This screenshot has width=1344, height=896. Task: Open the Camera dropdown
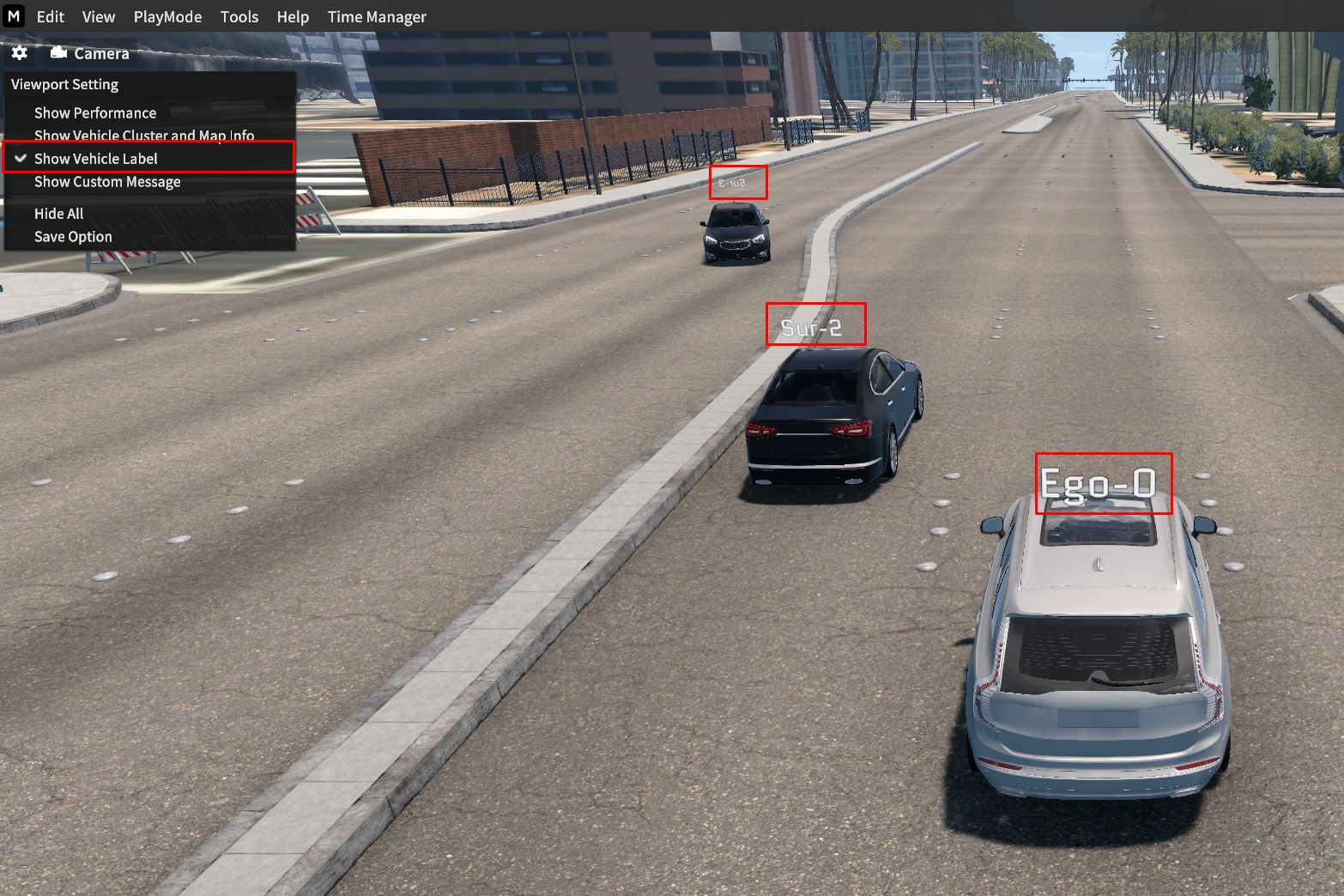coord(90,53)
